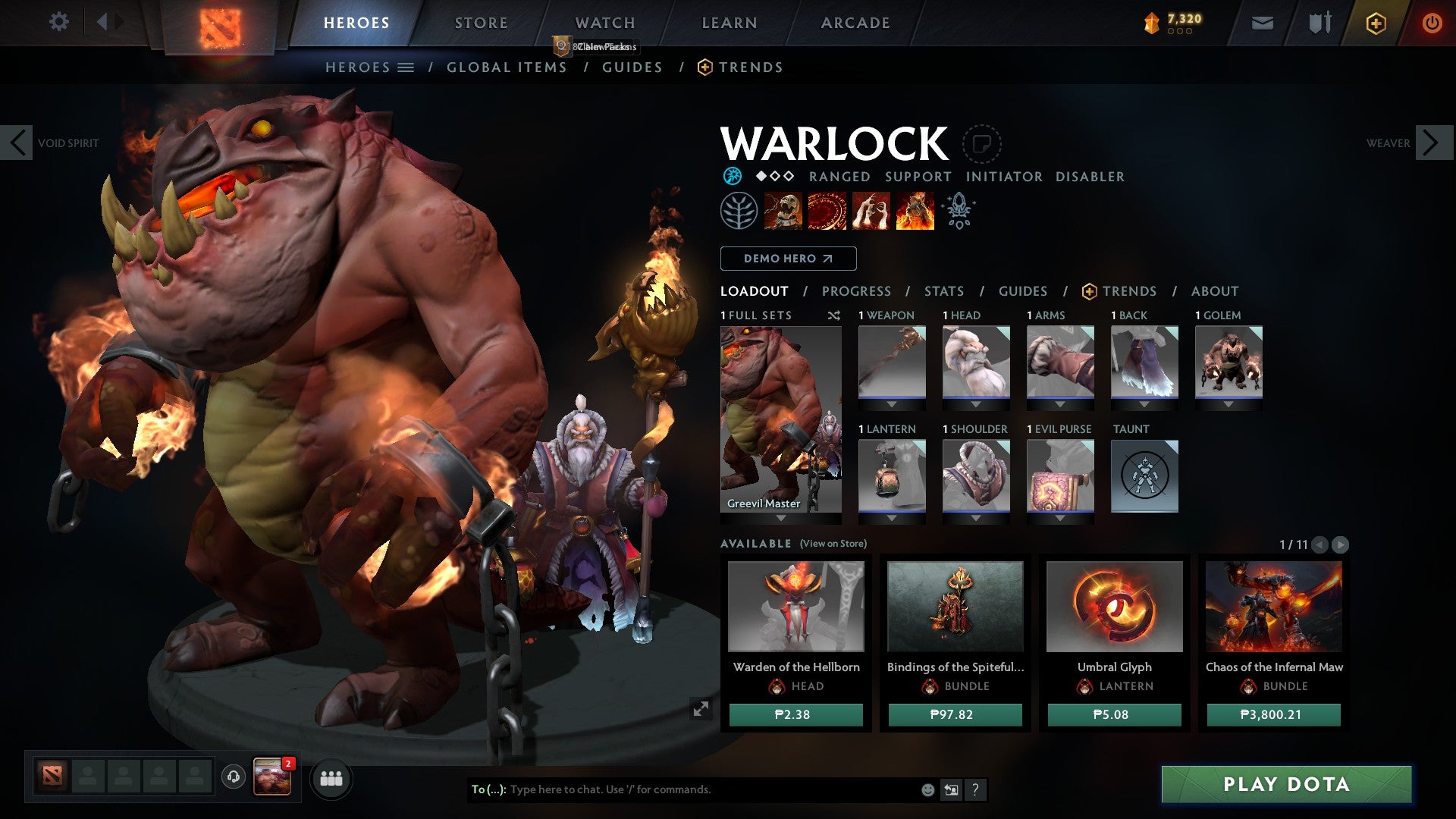
Task: Expand the Heroes hamburger menu
Action: coord(406,67)
